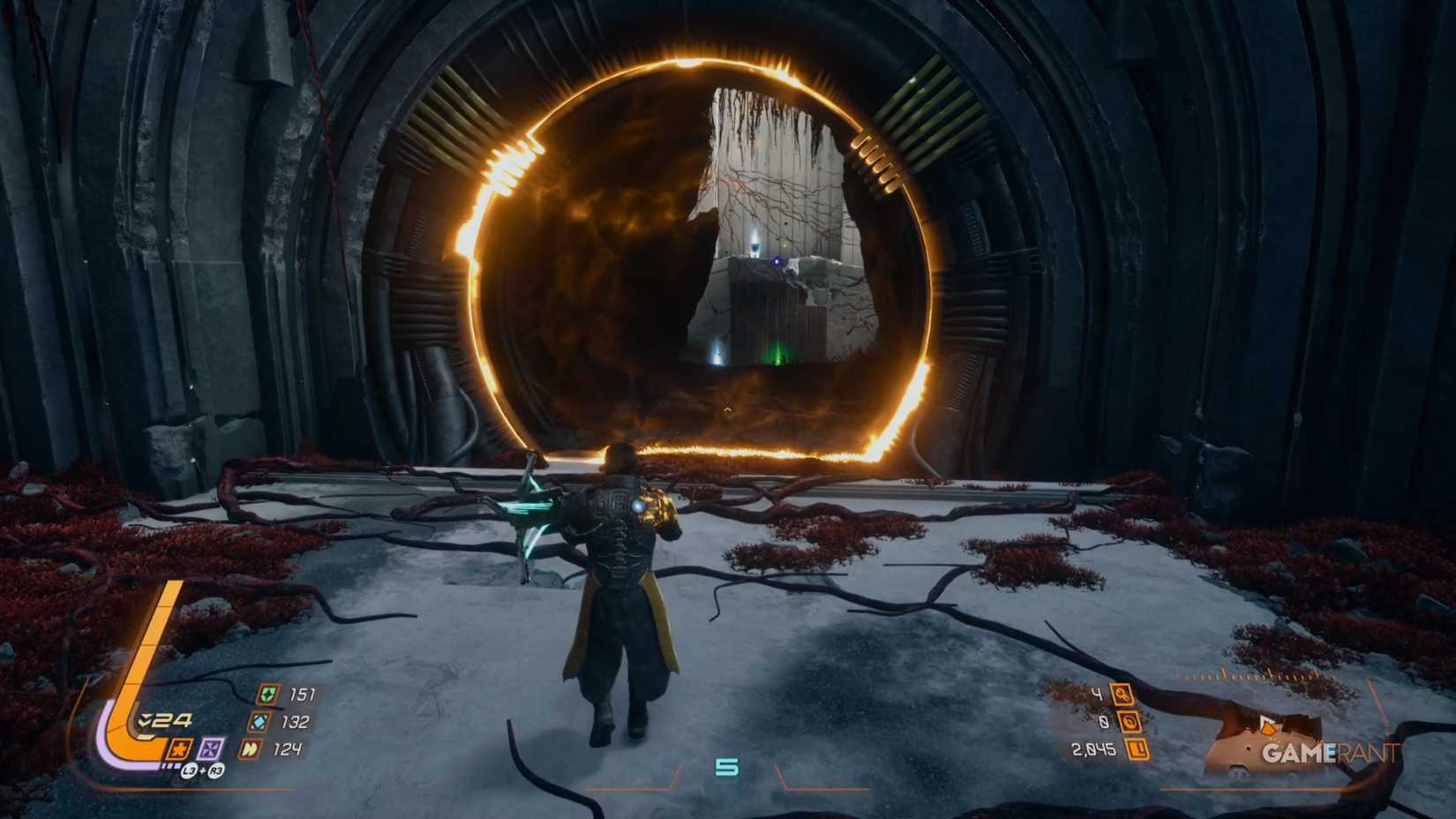The height and width of the screenshot is (819, 1456).
Task: Select the objective number 5 indicator
Action: coord(728,766)
